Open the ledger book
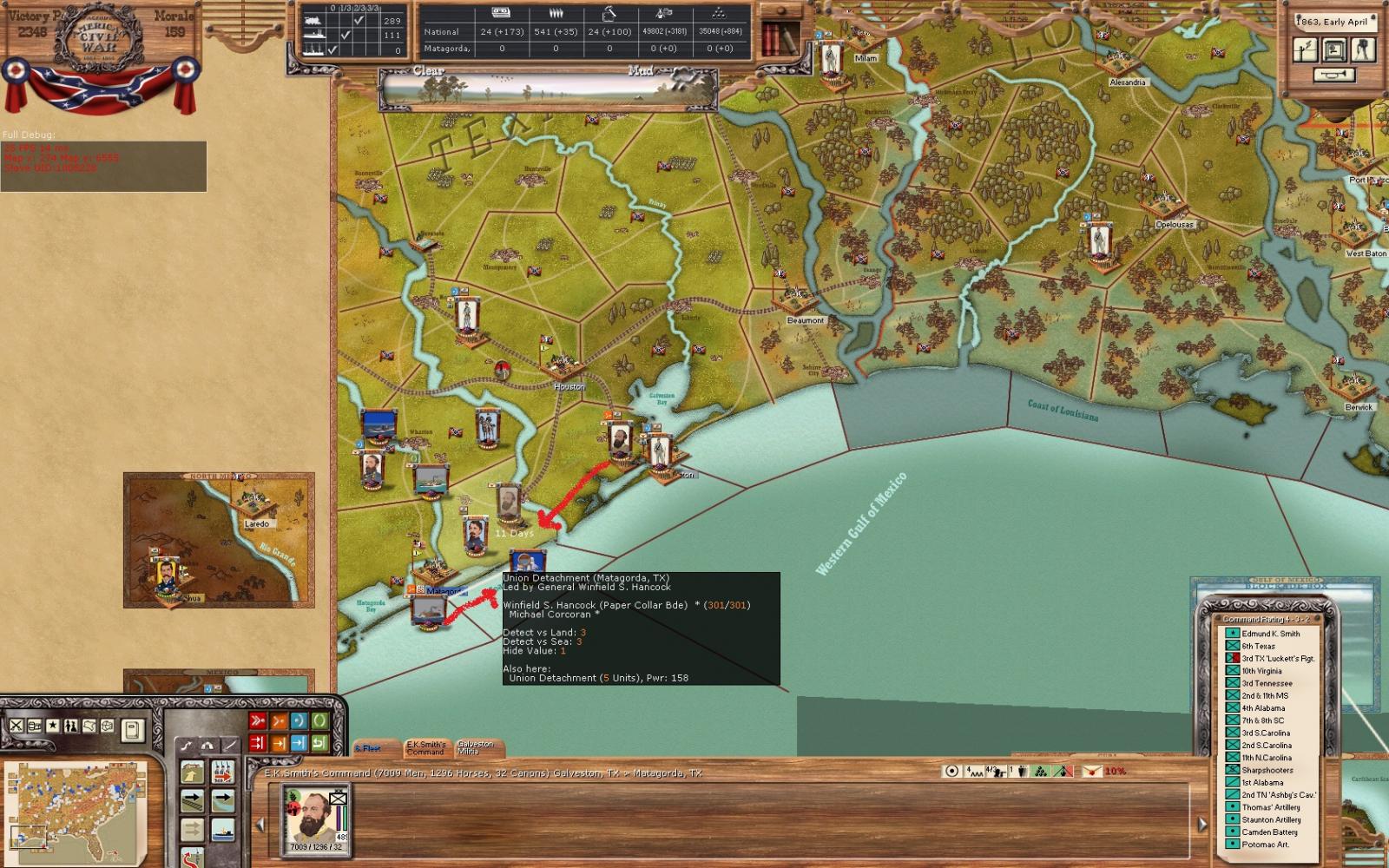1389x868 pixels. pyautogui.click(x=131, y=730)
